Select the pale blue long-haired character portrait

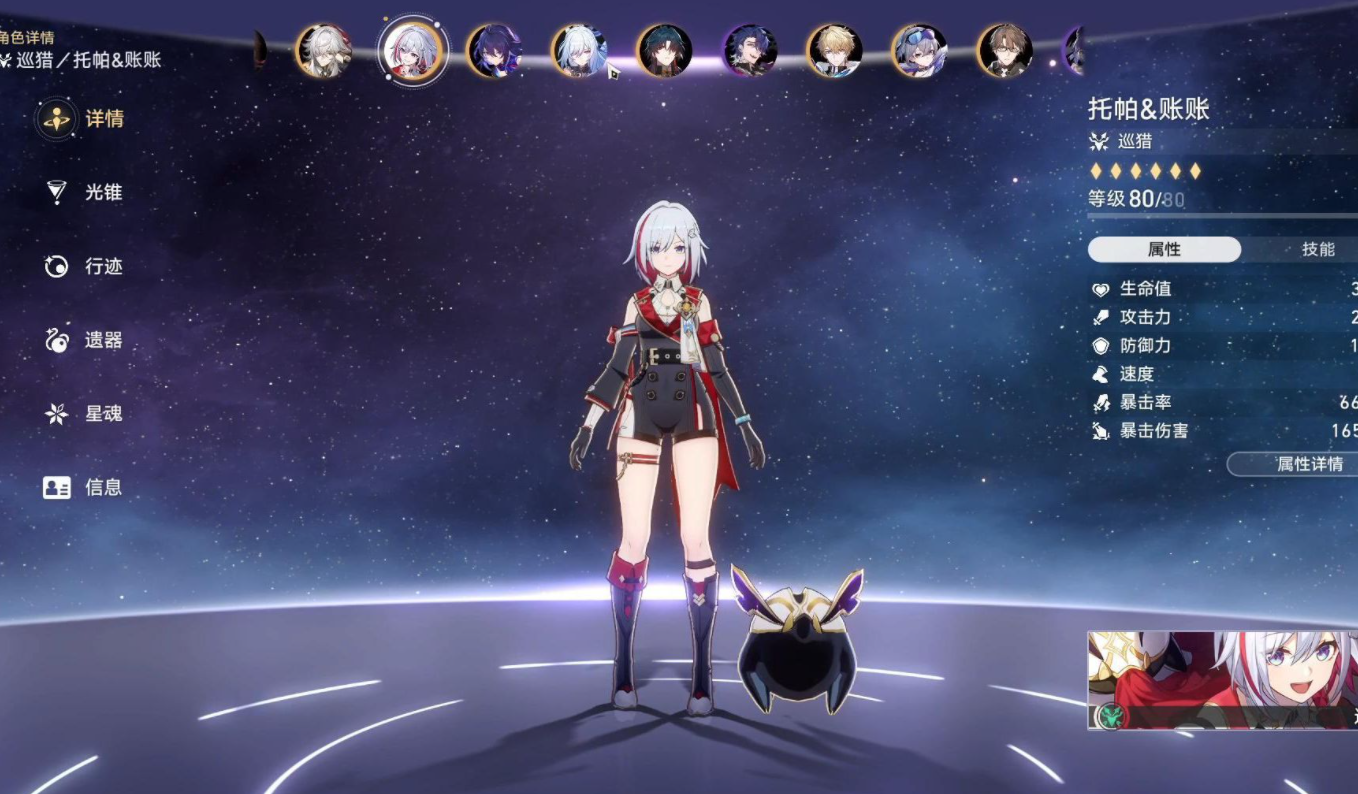coord(579,51)
